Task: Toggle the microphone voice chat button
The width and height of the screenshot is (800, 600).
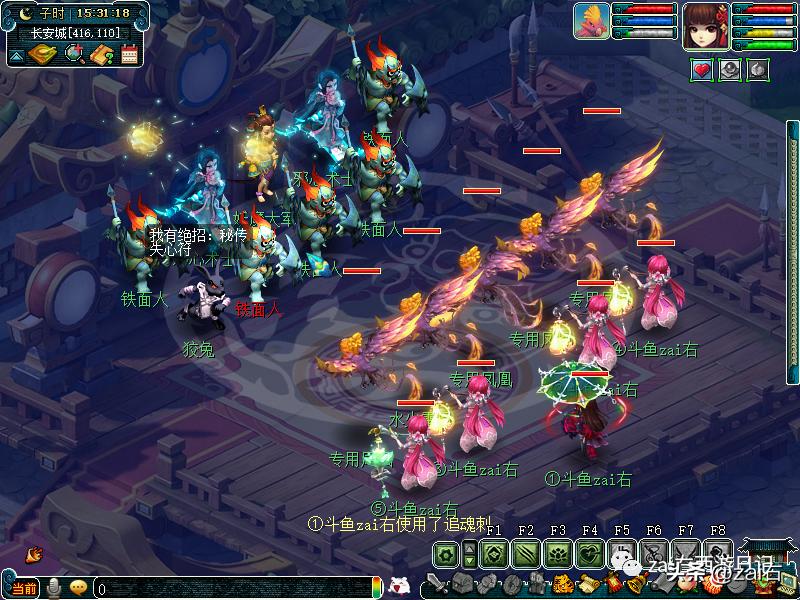Action: point(54,587)
